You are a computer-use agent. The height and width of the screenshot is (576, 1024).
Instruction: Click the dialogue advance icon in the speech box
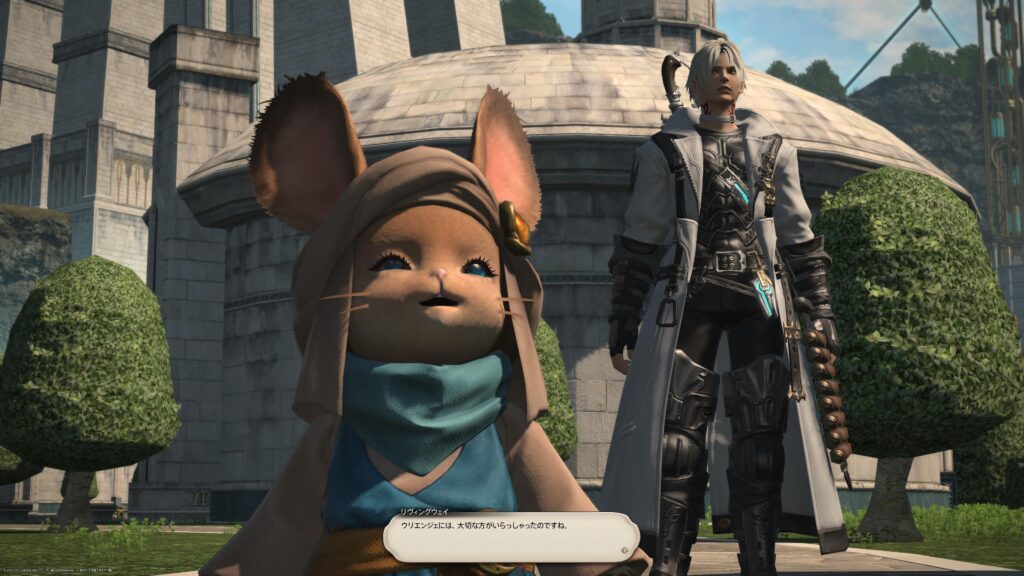tap(626, 549)
